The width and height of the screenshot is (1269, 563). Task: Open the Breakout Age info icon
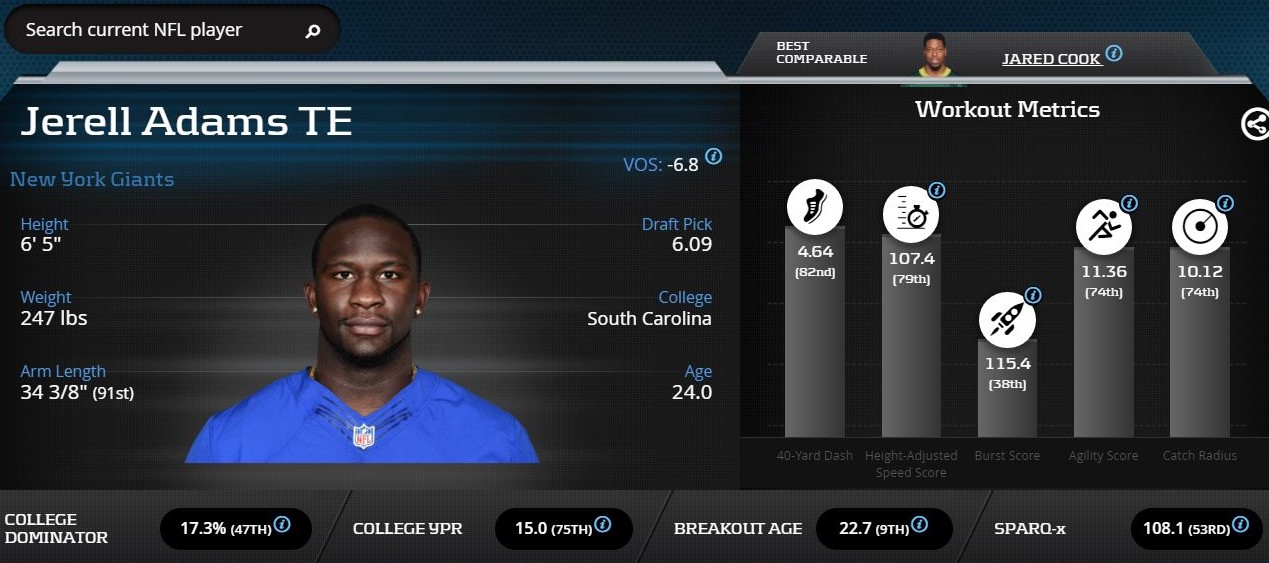point(919,524)
